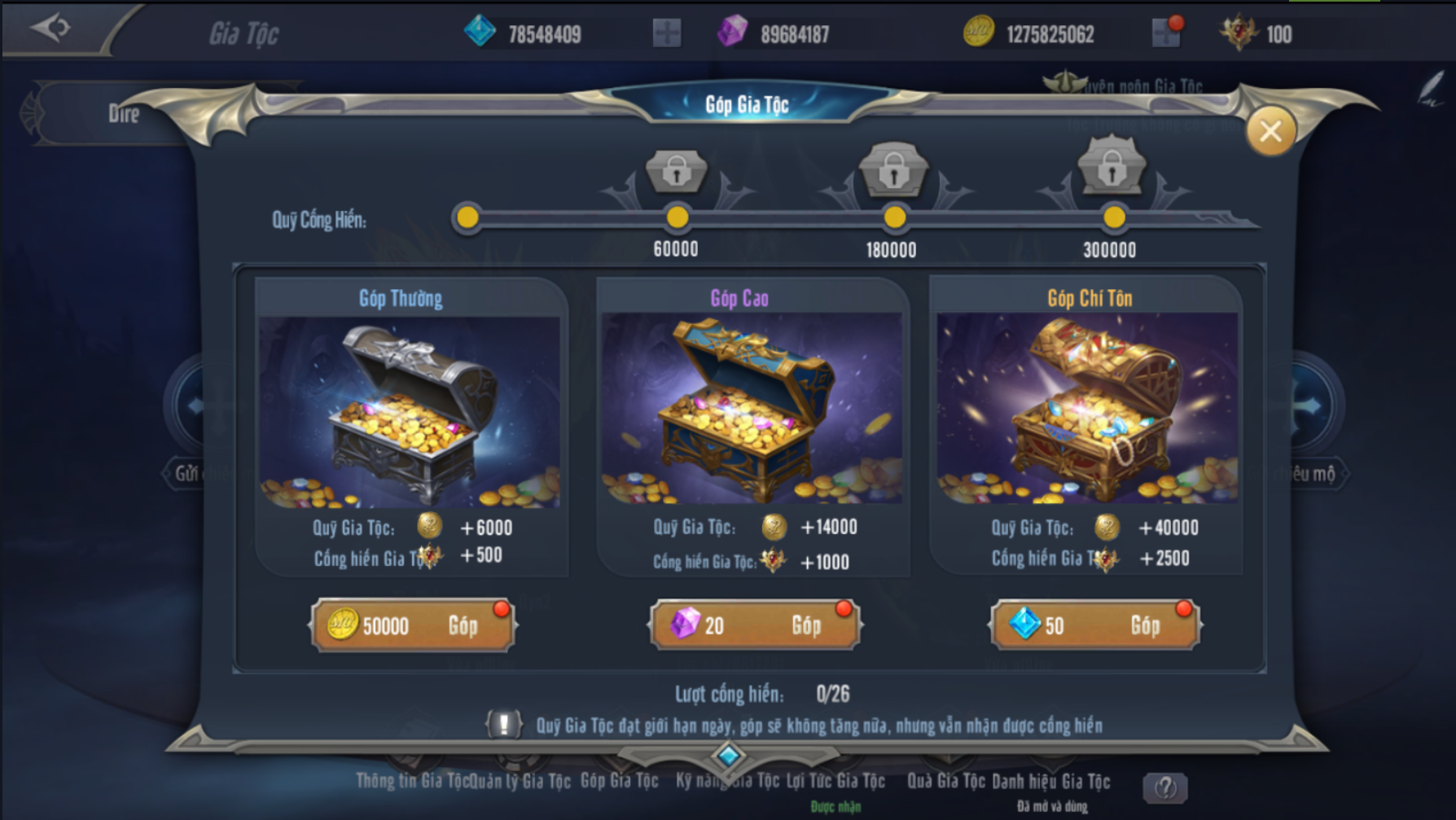Select the Góp Cao blue chest image
The height and width of the screenshot is (820, 1456).
pos(752,410)
